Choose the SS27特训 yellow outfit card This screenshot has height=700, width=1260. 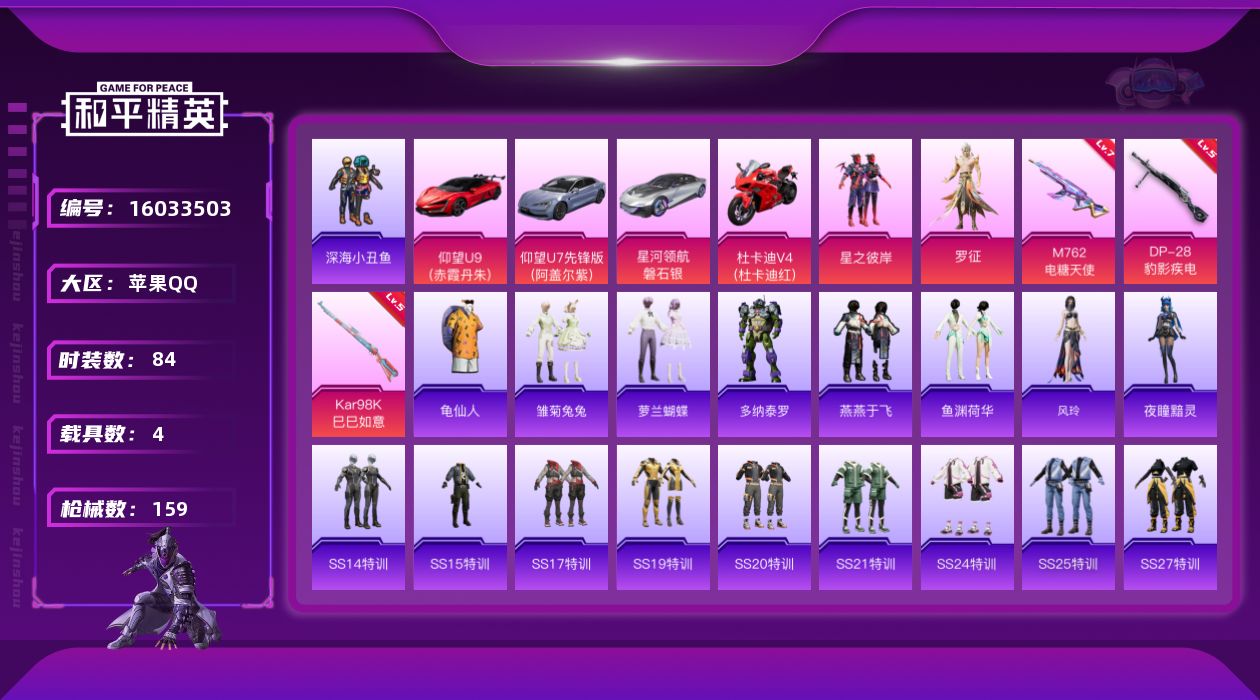1170,517
